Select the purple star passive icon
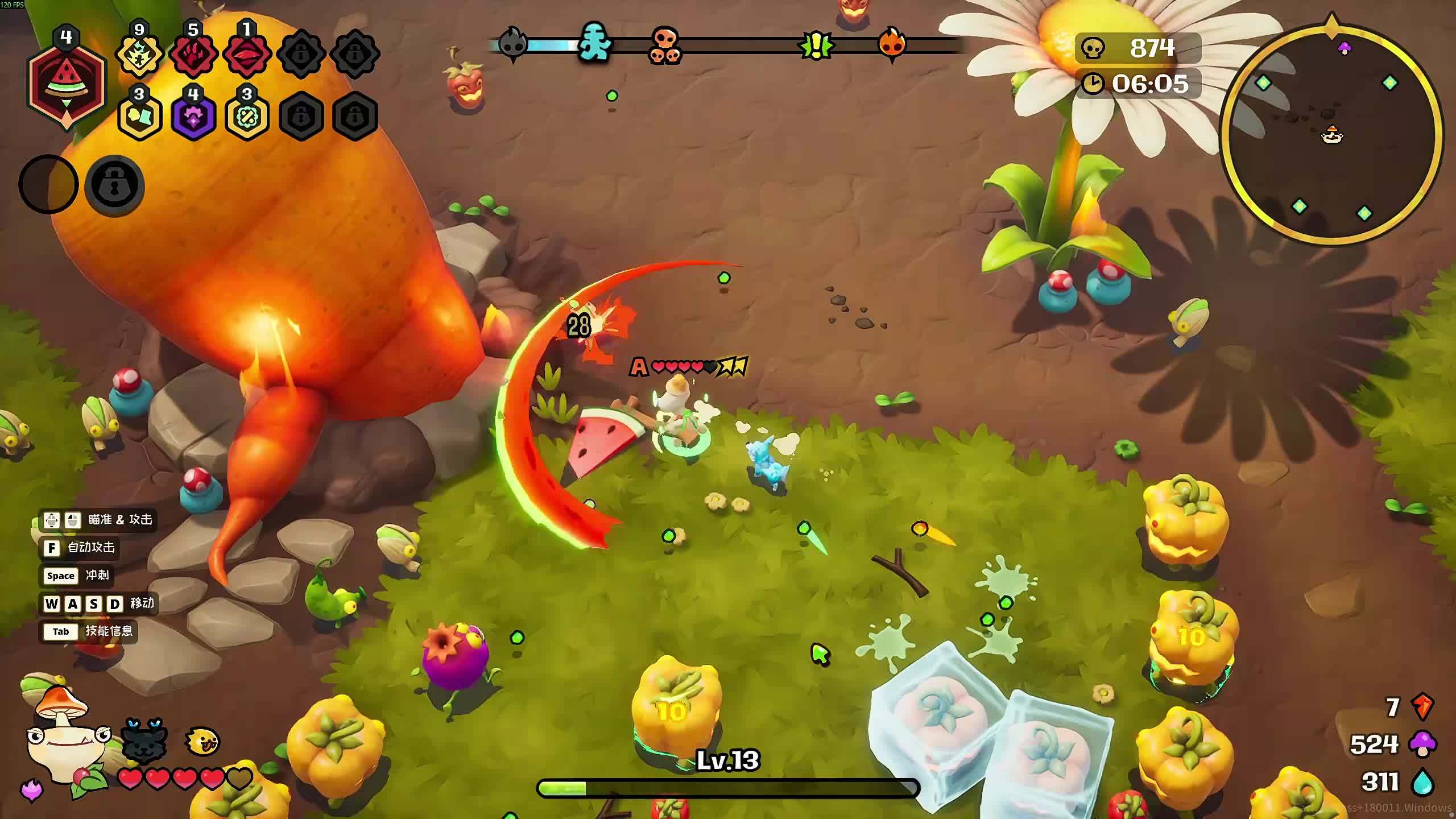This screenshot has height=819, width=1456. coord(193,117)
